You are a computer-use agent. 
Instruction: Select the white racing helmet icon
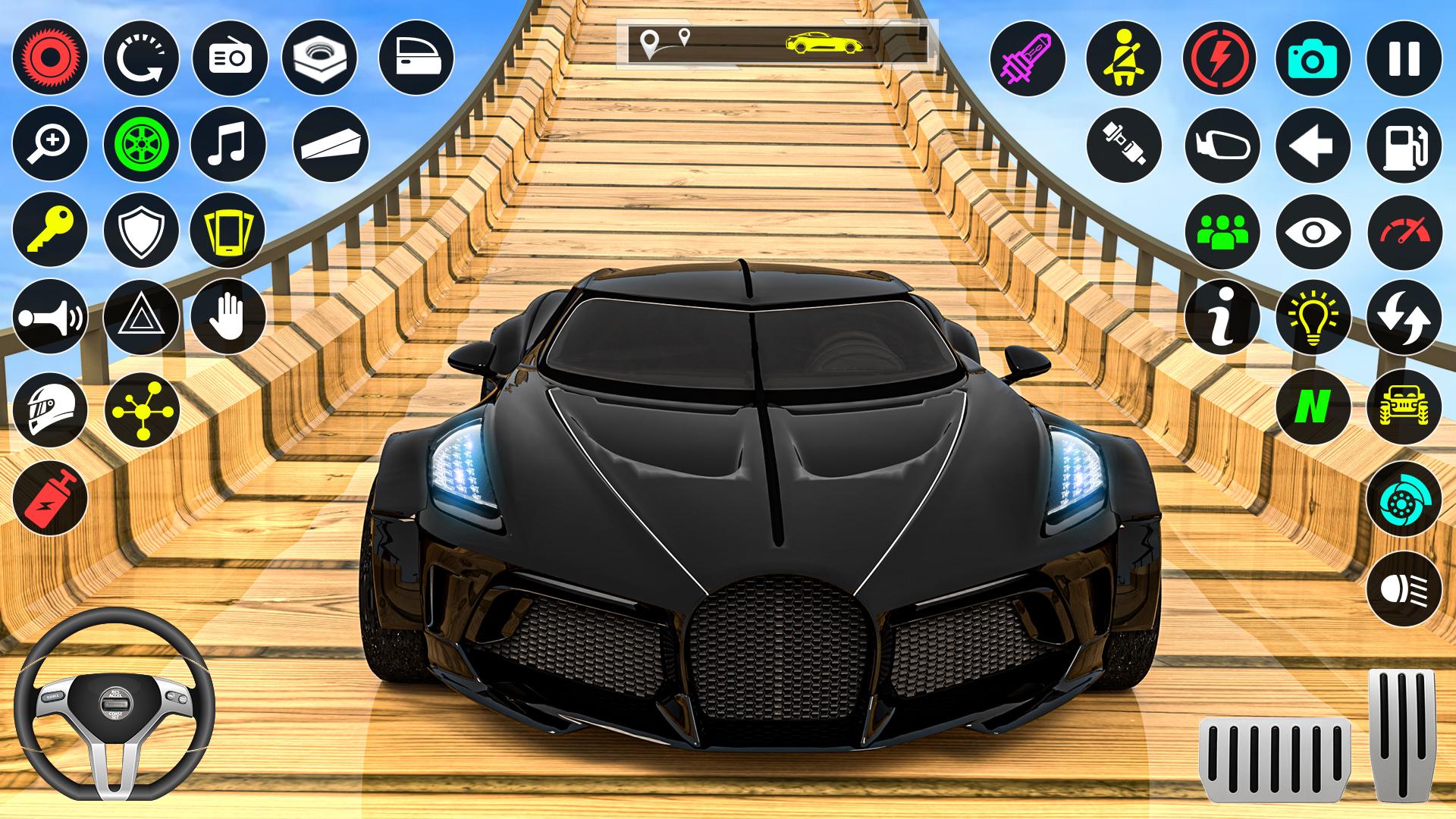pos(50,409)
